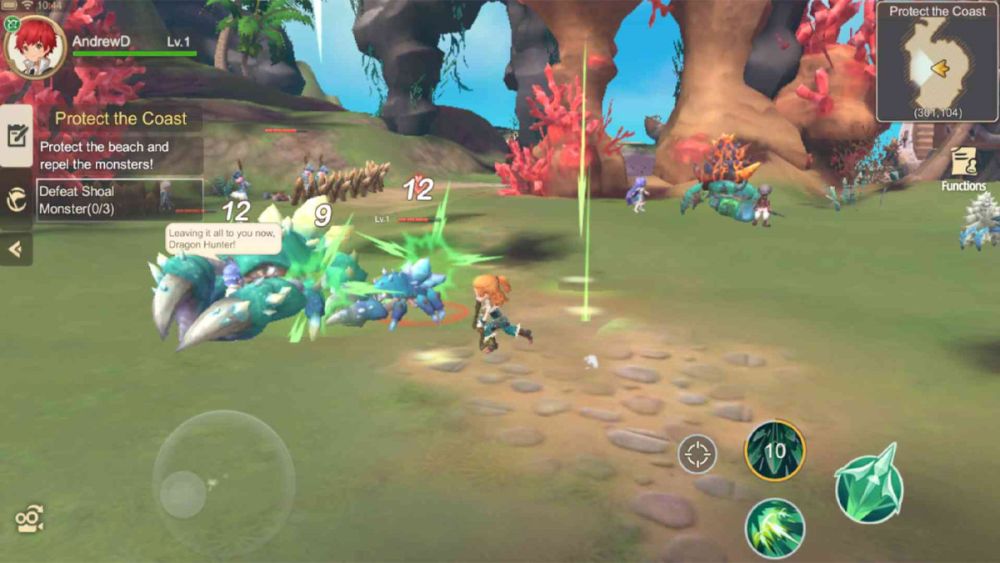Tap the crosshair target-lock button
The image size is (1000, 563).
pyautogui.click(x=697, y=454)
